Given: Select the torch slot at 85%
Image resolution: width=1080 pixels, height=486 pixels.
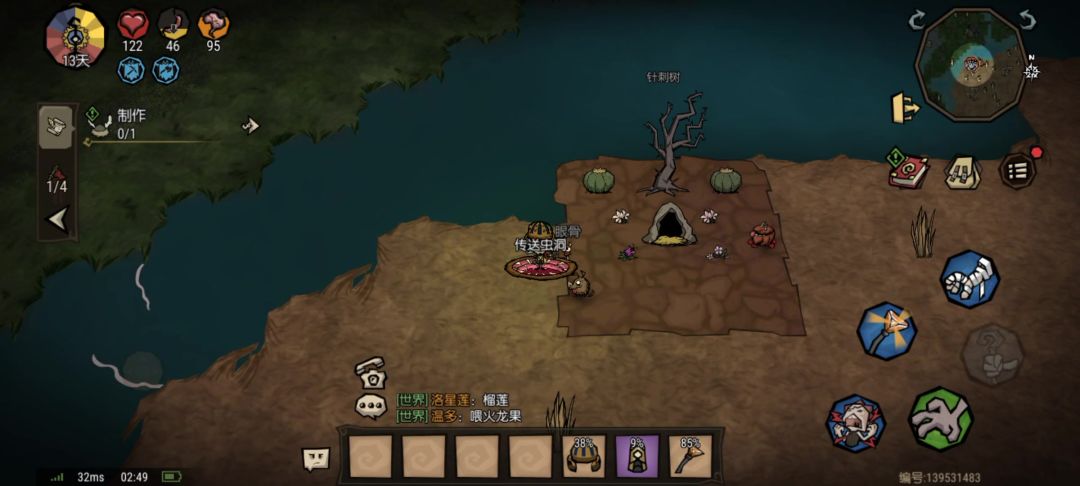Looking at the screenshot, I should (x=690, y=456).
